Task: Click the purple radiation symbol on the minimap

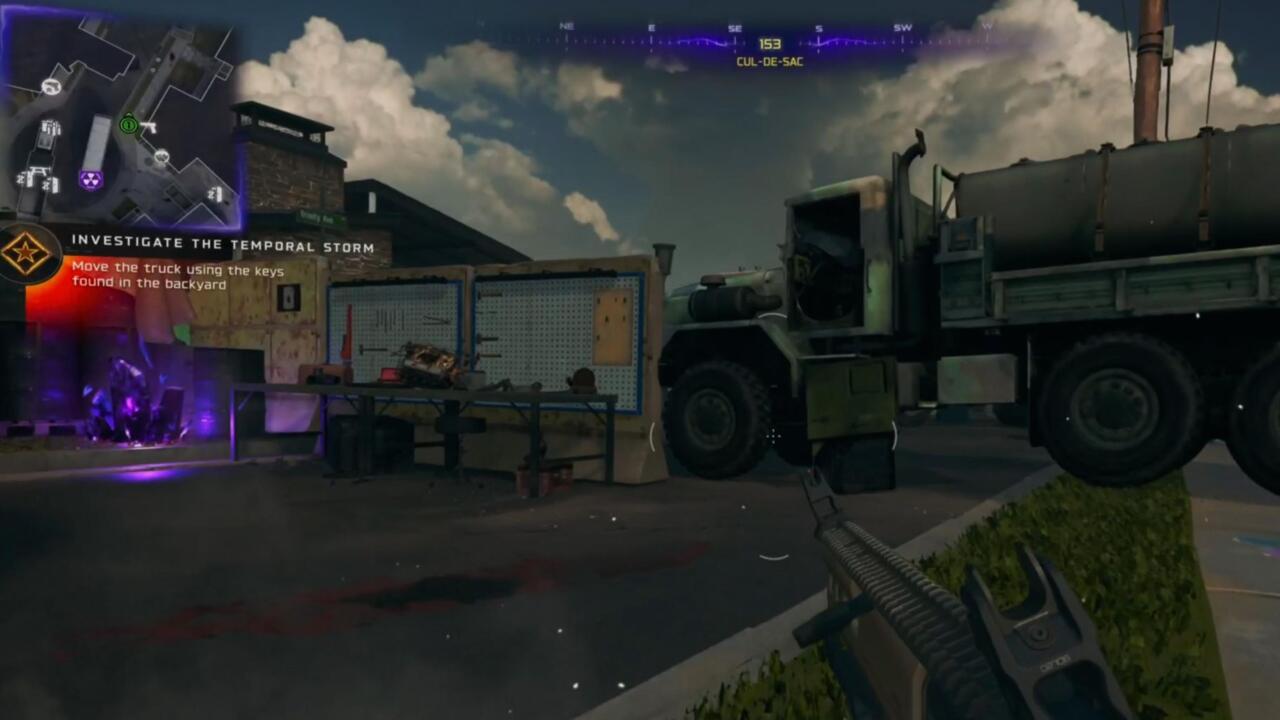Action: click(90, 180)
